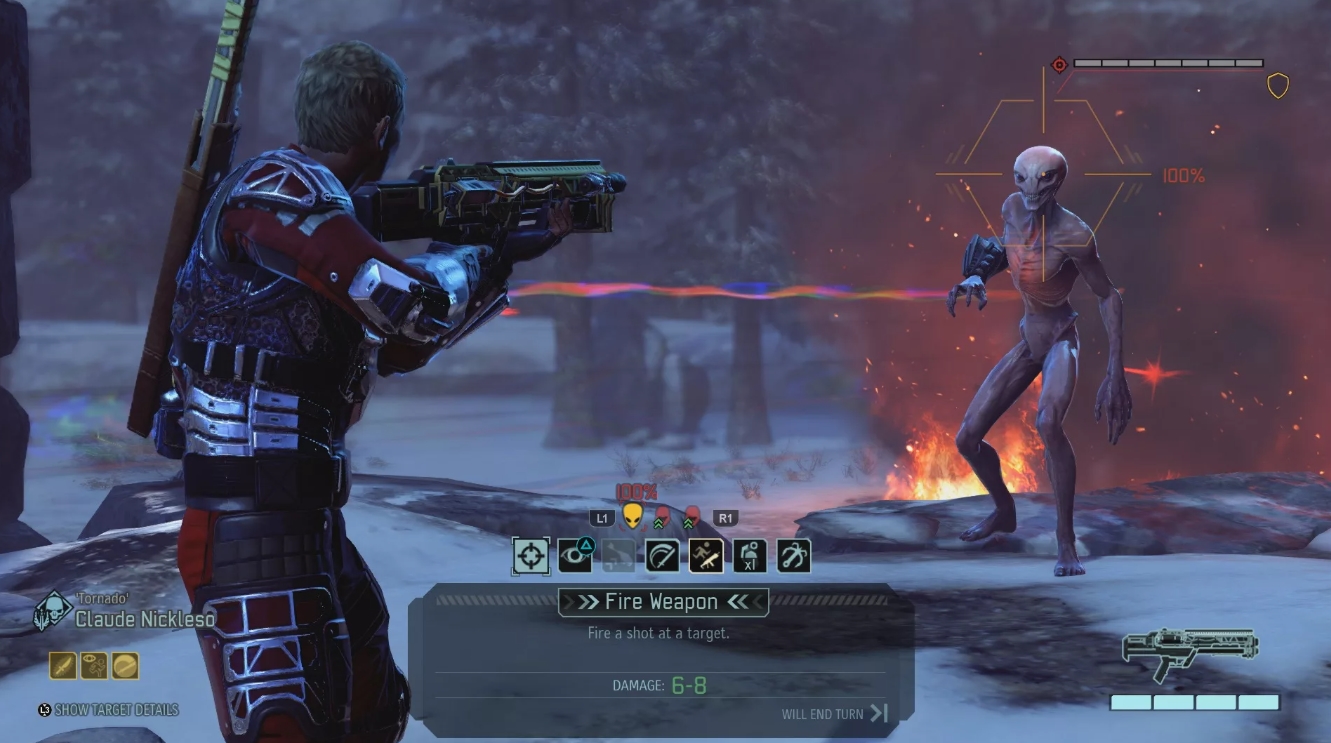Select the frag grenade x1 ability
Viewport: 1331px width, 743px height.
click(x=749, y=555)
